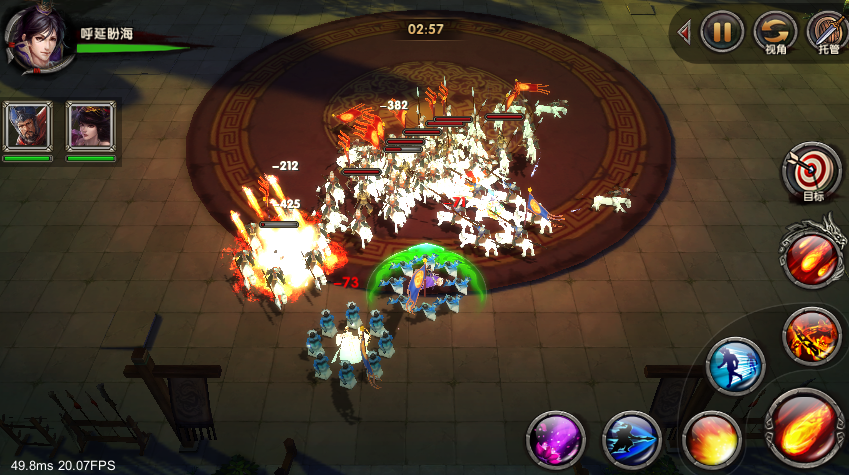Choose the dark-haired lady ally portrait

click(x=91, y=126)
